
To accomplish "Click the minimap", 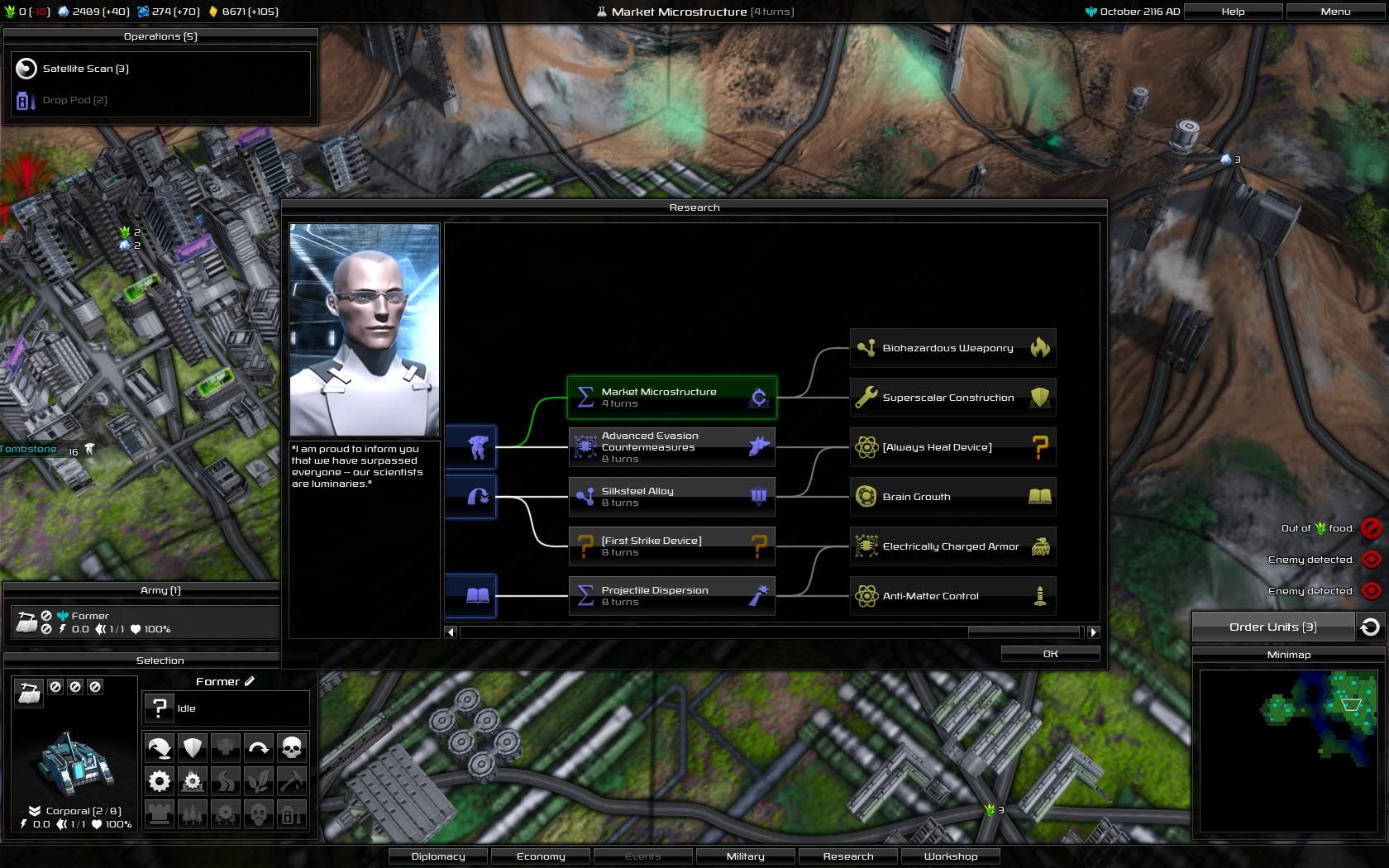I will tap(1289, 750).
